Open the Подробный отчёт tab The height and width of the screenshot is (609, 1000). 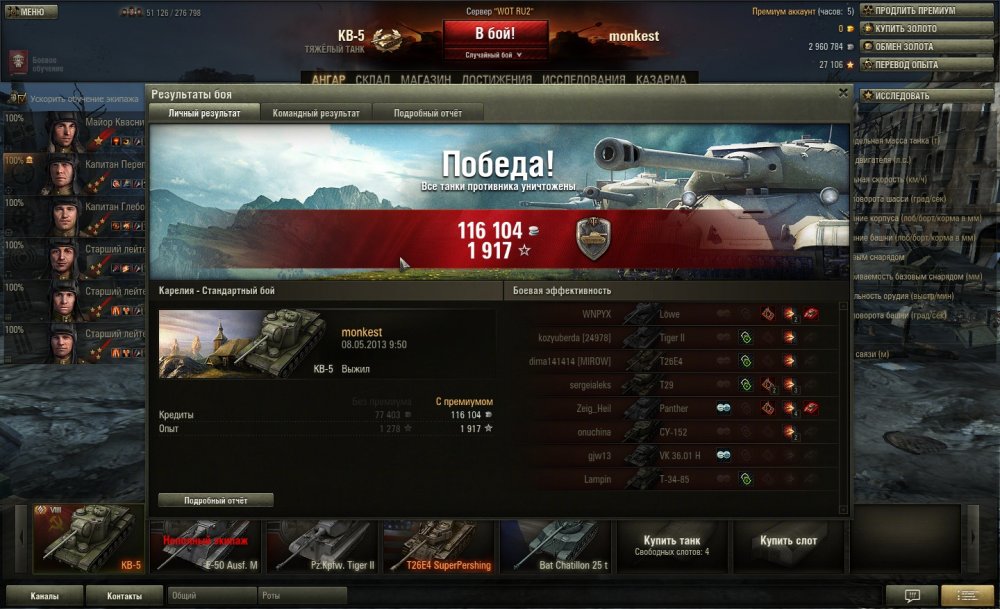428,113
